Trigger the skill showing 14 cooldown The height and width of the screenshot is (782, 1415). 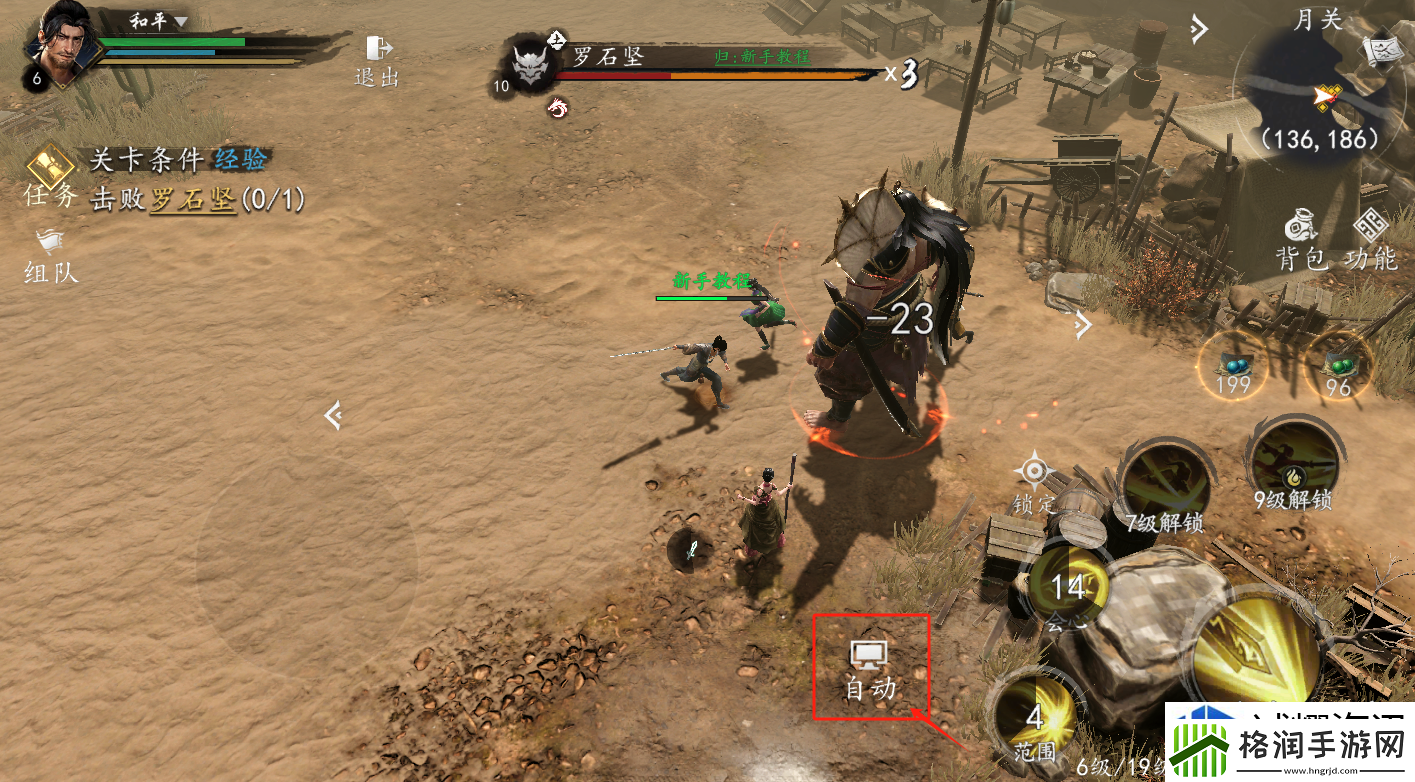[1067, 587]
